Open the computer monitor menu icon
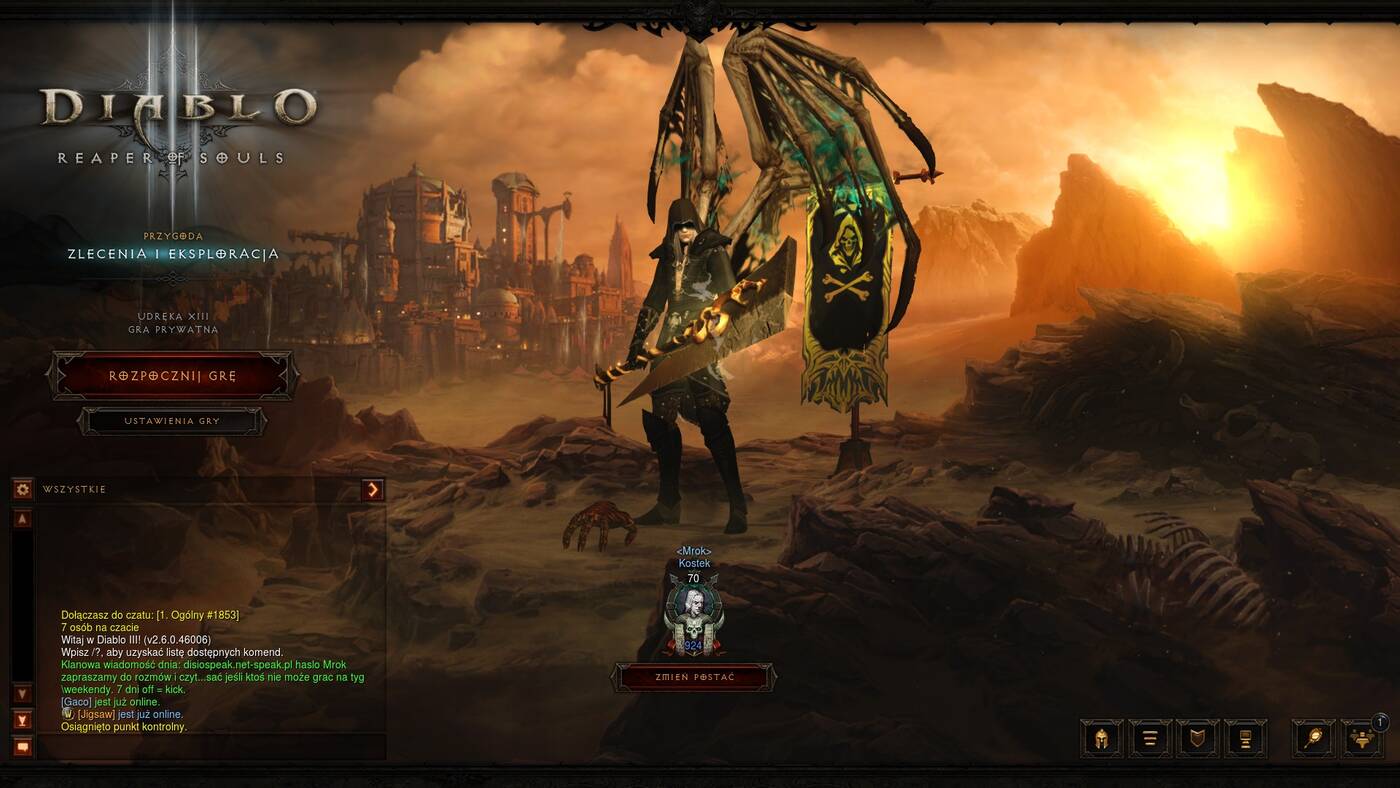 1246,739
